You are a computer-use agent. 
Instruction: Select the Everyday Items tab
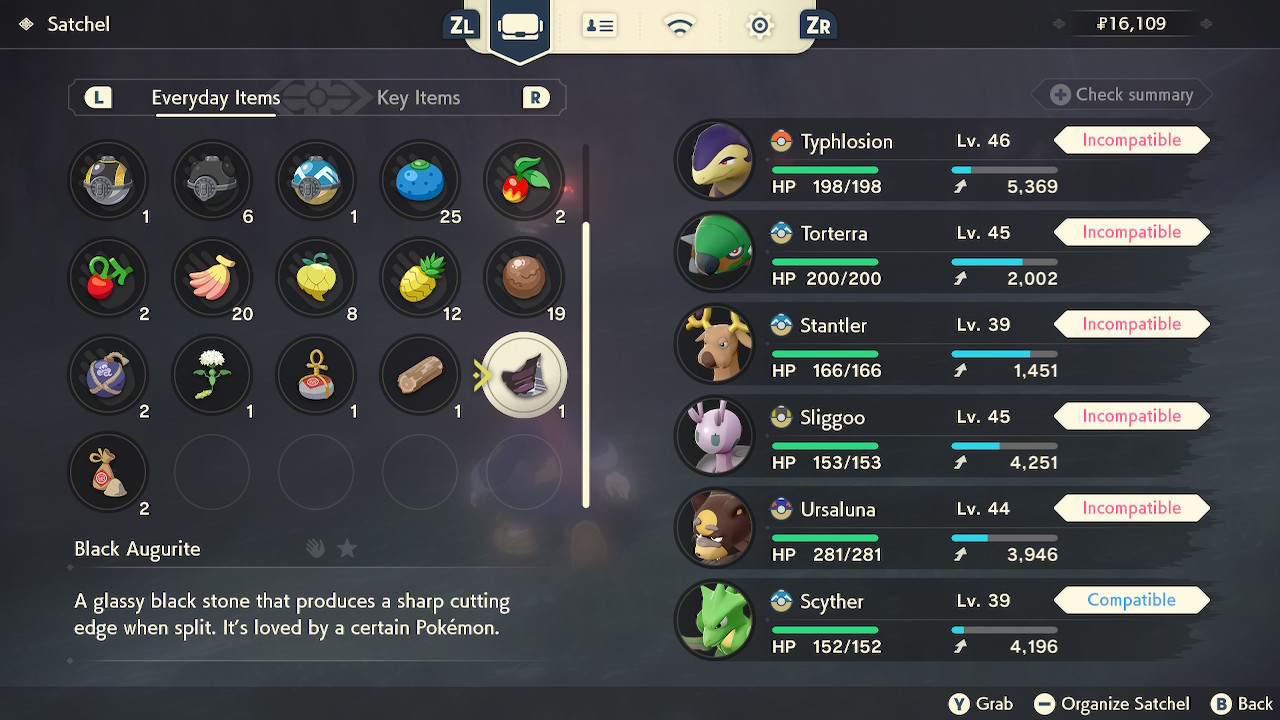(x=215, y=98)
